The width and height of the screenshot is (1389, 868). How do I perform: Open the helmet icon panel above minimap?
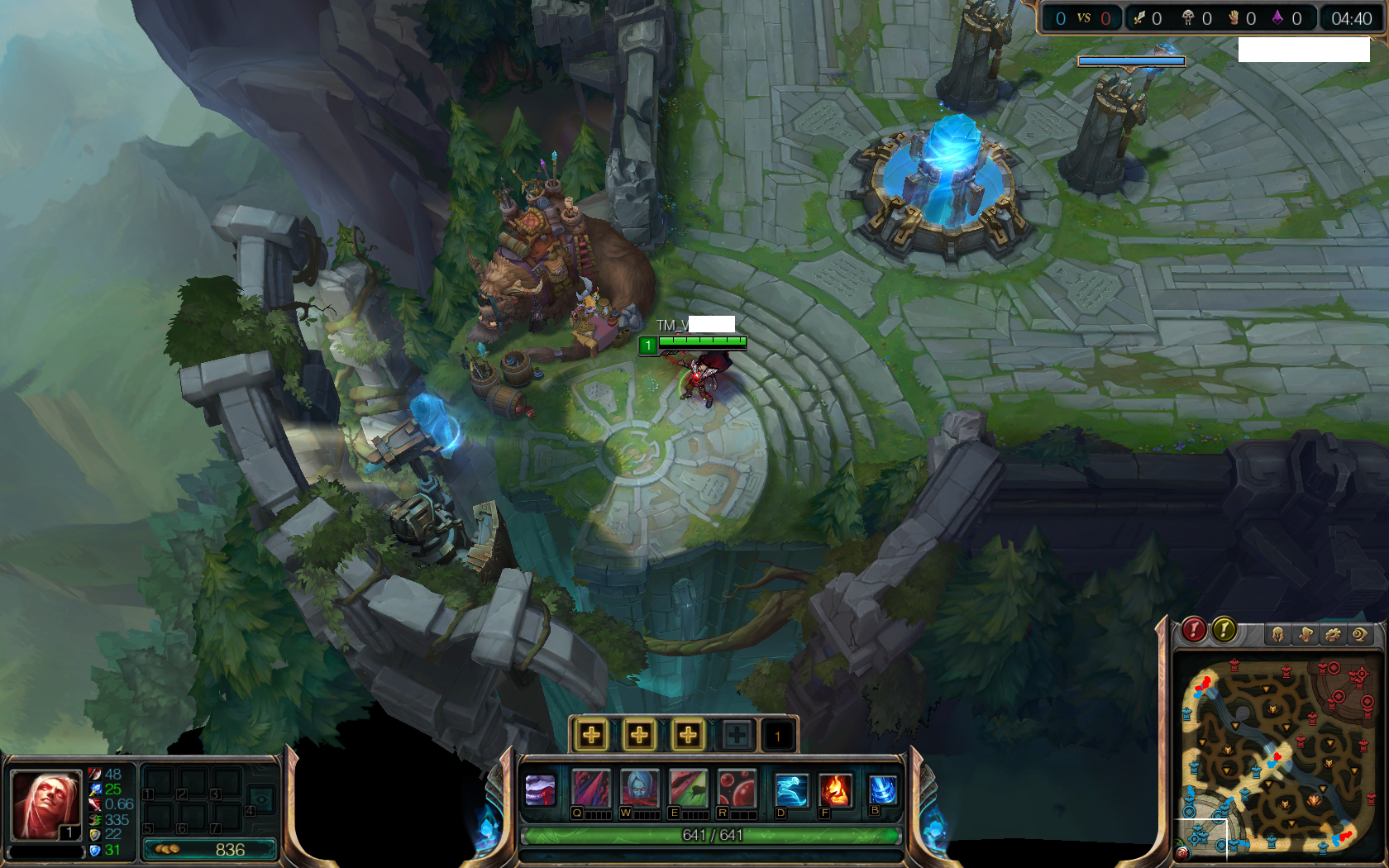coord(1278,634)
